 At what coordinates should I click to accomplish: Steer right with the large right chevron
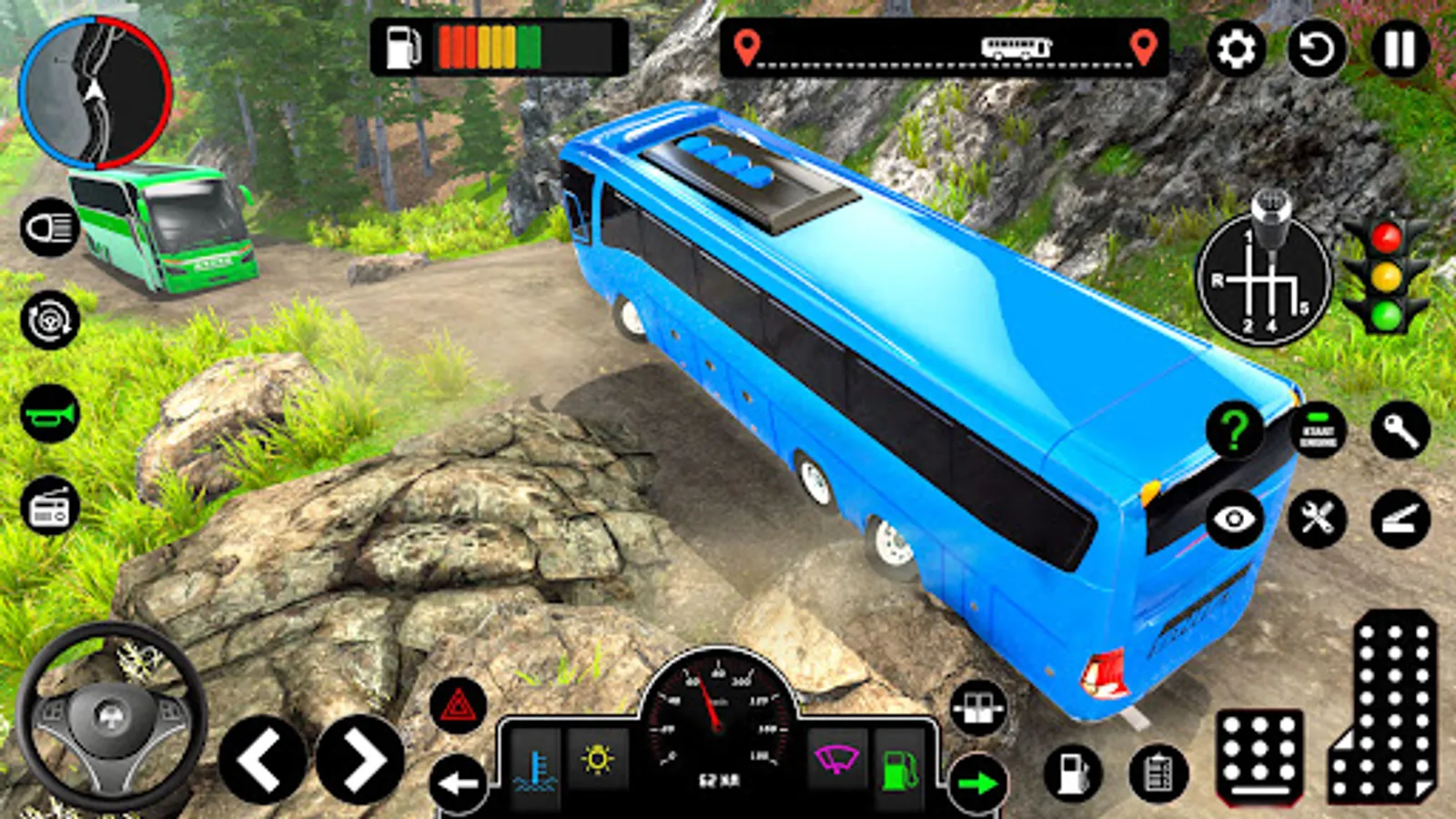pos(360,759)
